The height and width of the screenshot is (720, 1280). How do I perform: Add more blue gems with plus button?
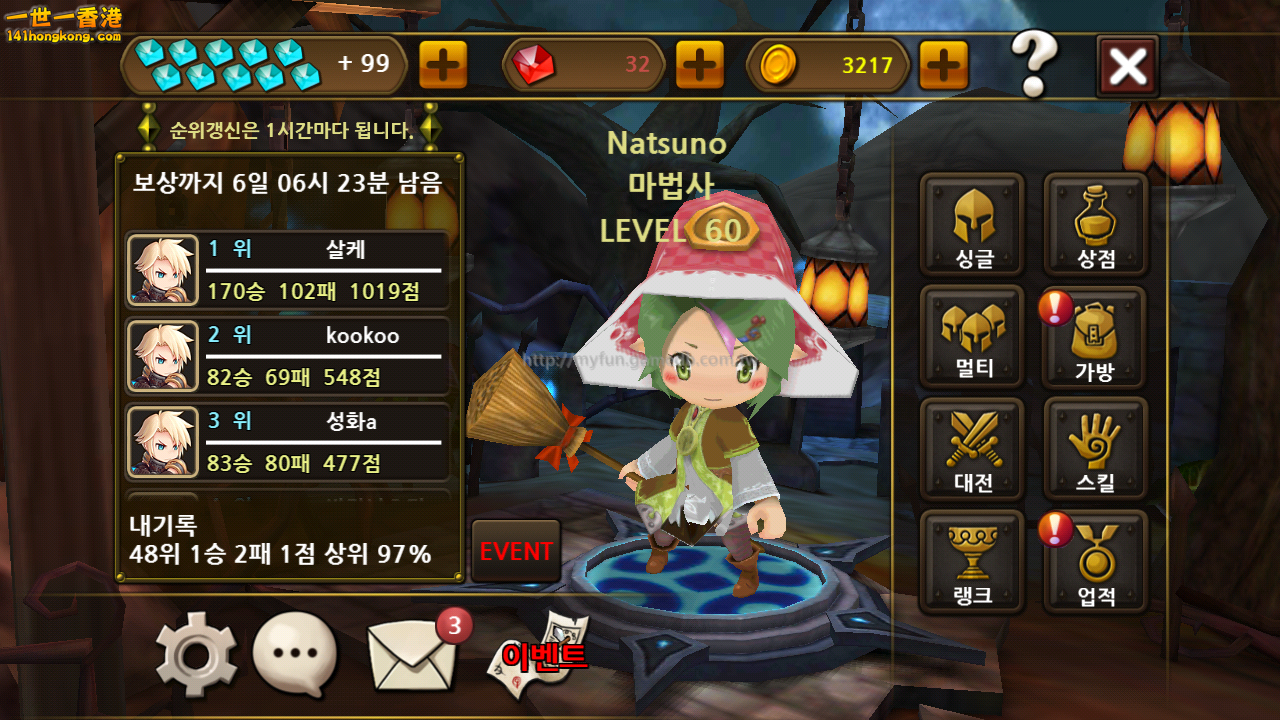tap(443, 66)
